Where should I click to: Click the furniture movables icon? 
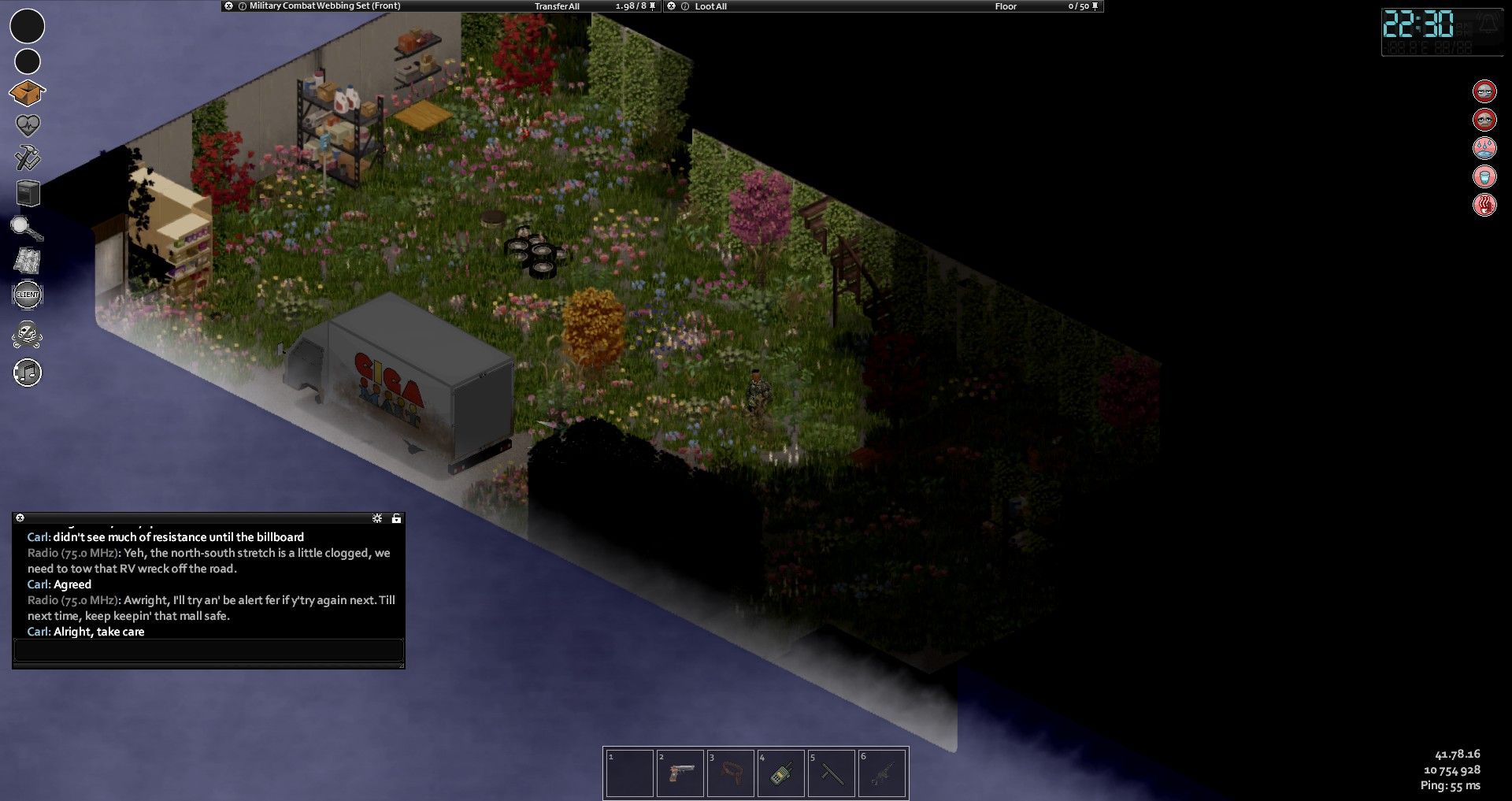click(28, 193)
